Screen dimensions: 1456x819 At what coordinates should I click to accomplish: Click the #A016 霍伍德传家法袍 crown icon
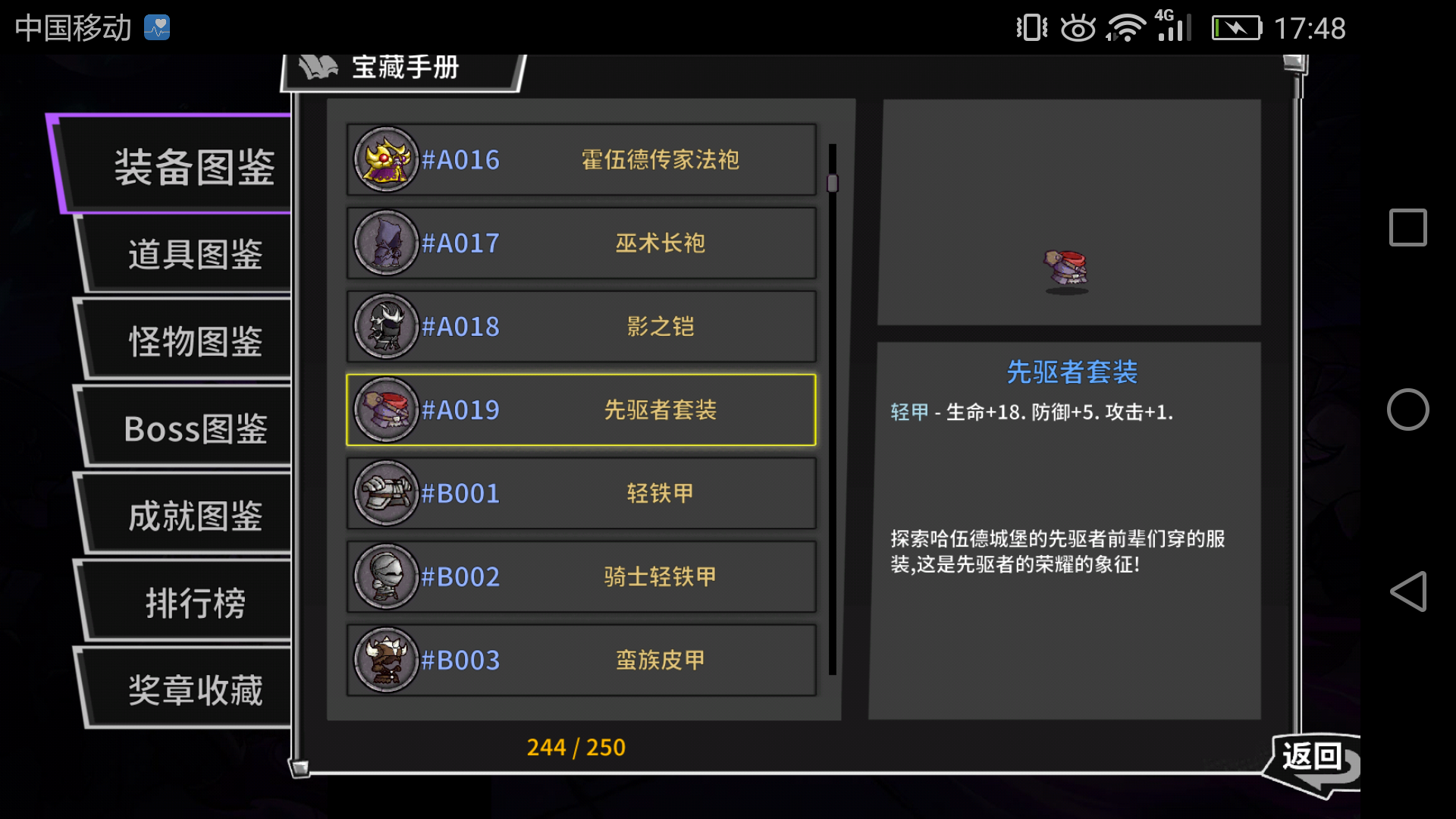tap(386, 159)
